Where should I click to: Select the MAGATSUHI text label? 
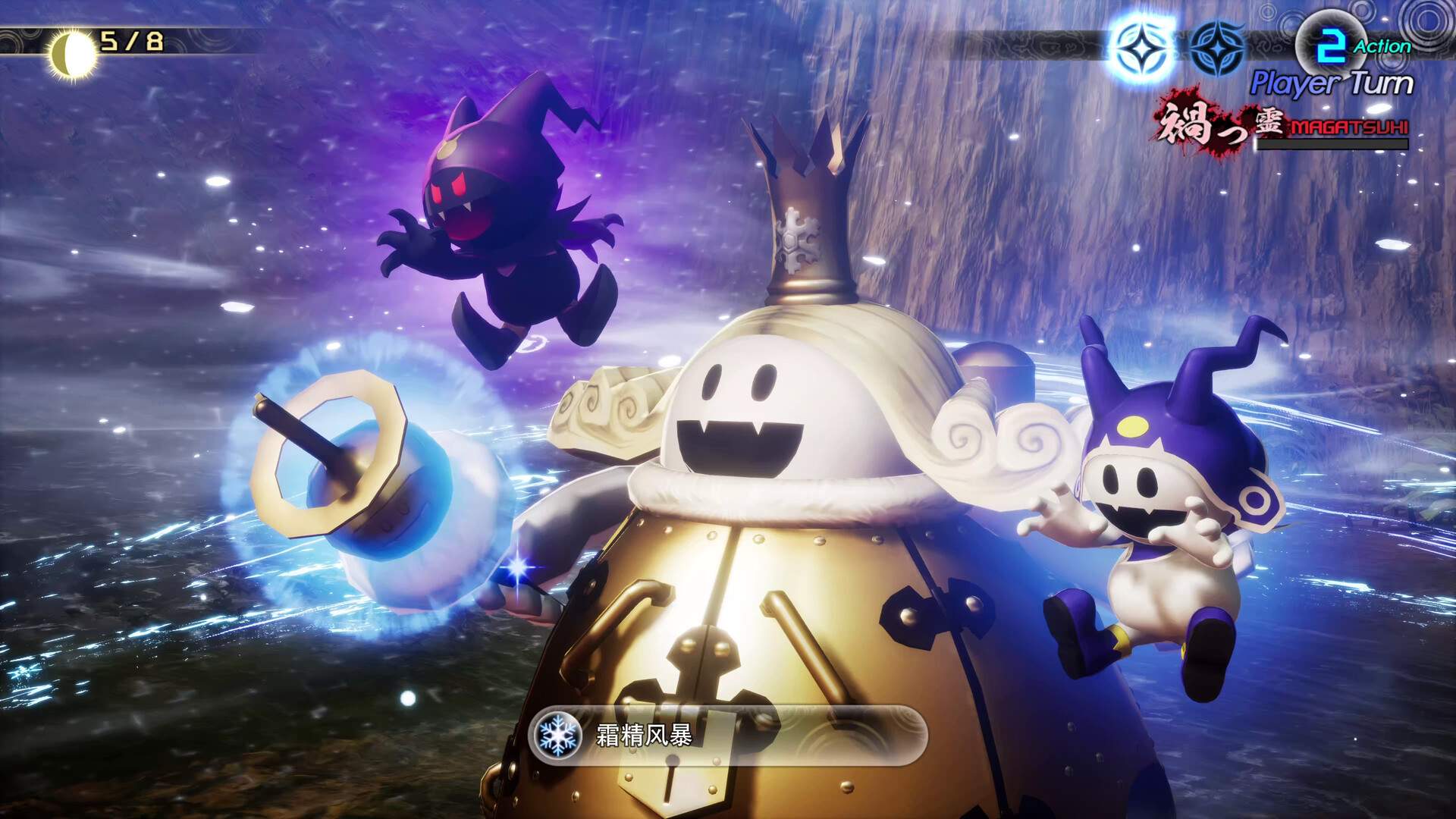[x=1348, y=127]
